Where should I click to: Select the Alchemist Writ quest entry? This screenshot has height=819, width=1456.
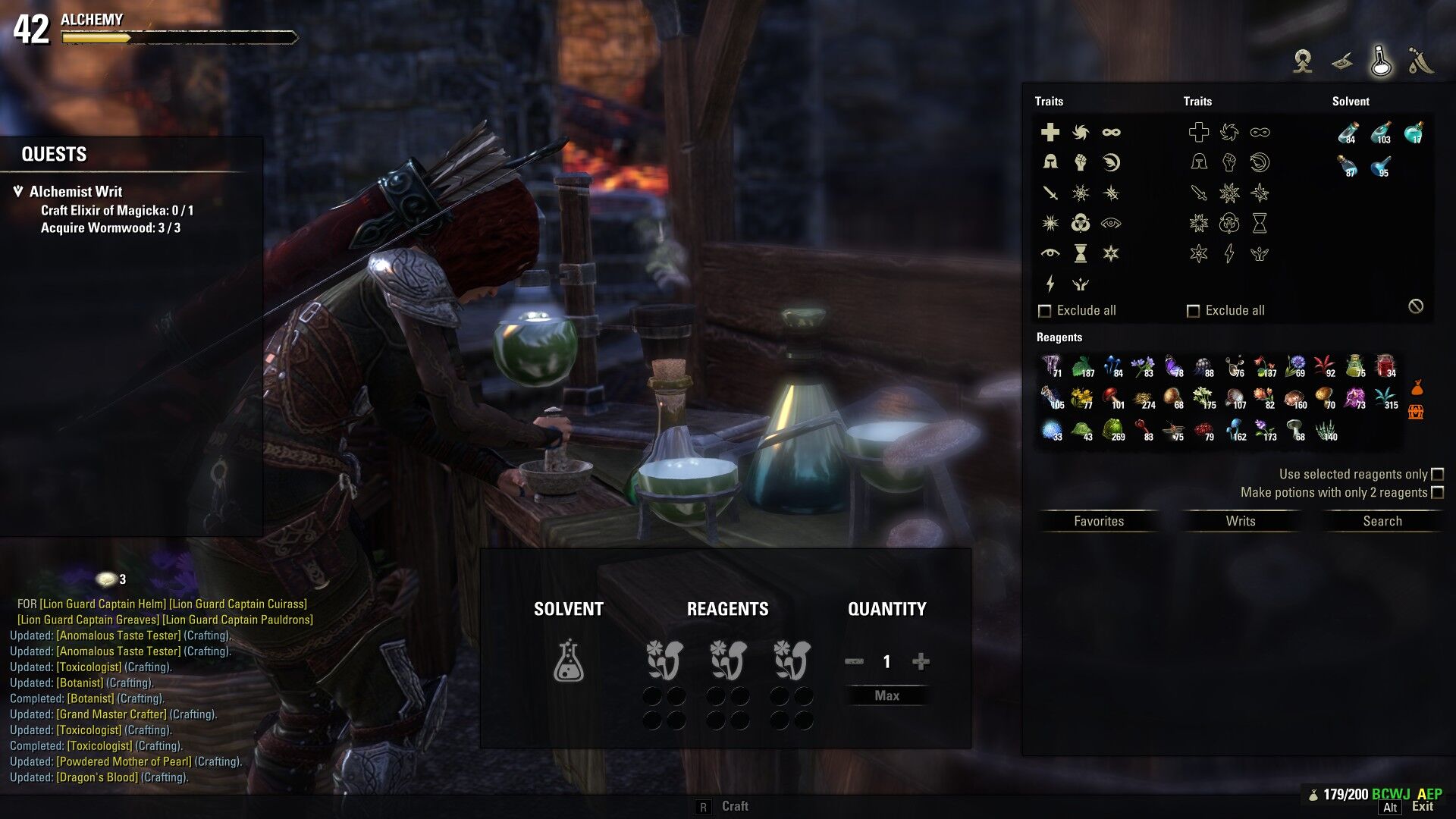click(76, 192)
